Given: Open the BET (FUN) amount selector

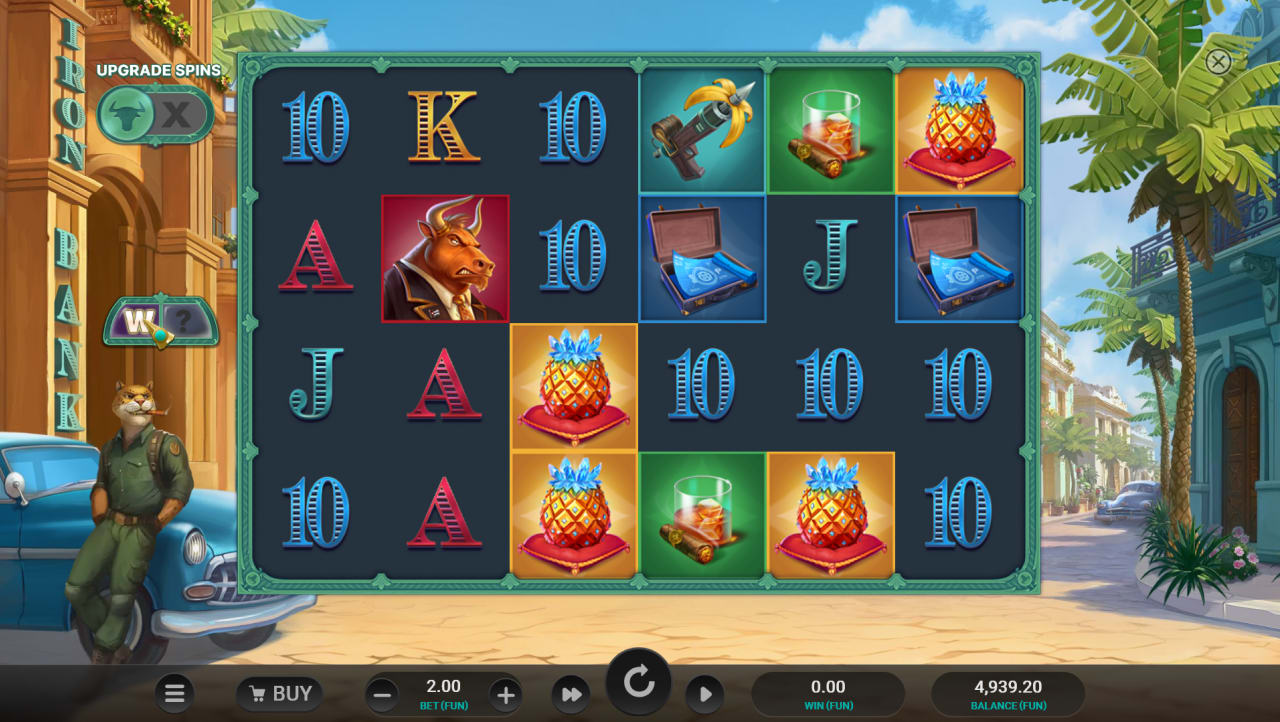Looking at the screenshot, I should (x=442, y=693).
